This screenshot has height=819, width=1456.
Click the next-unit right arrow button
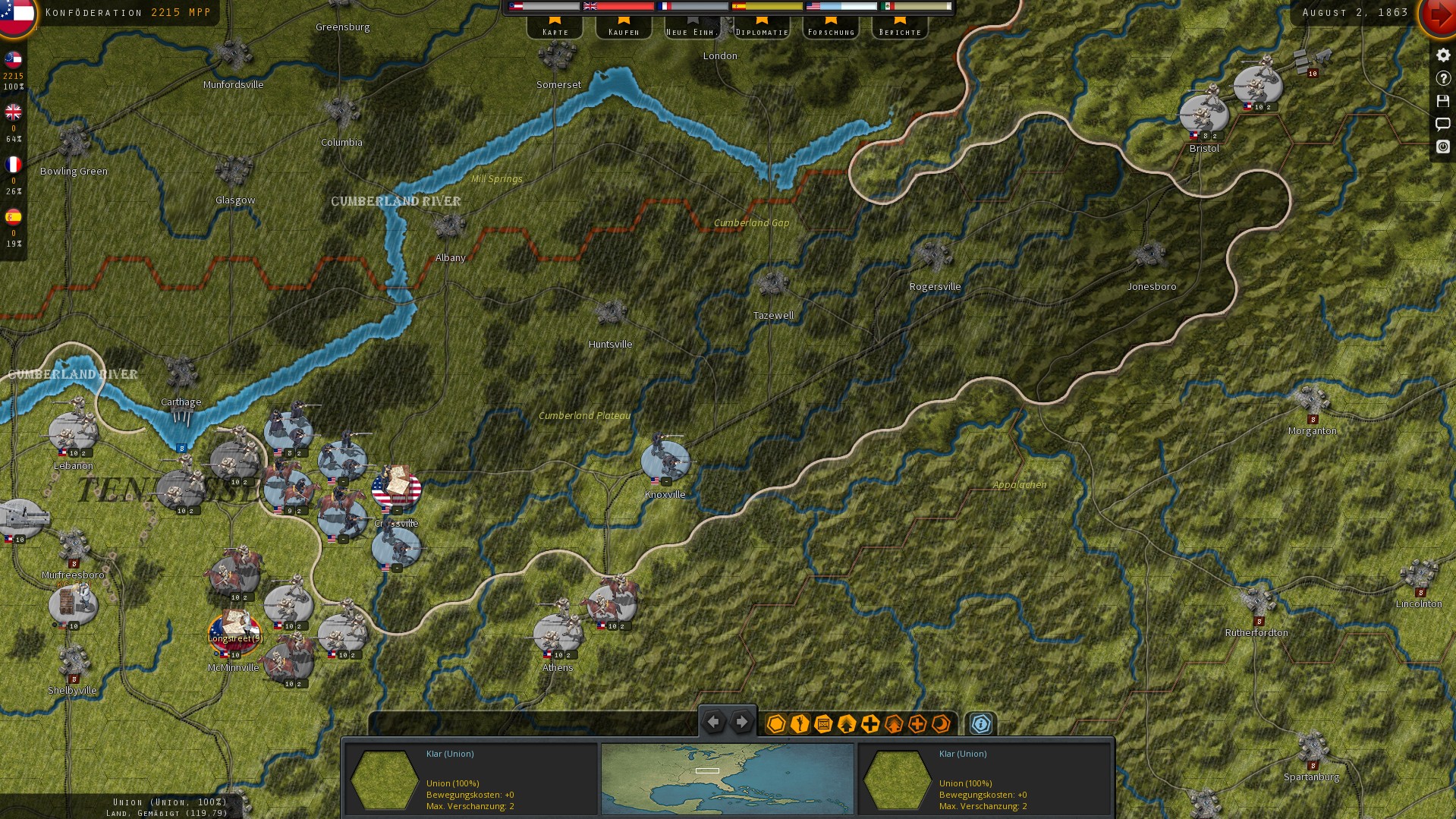pyautogui.click(x=741, y=722)
